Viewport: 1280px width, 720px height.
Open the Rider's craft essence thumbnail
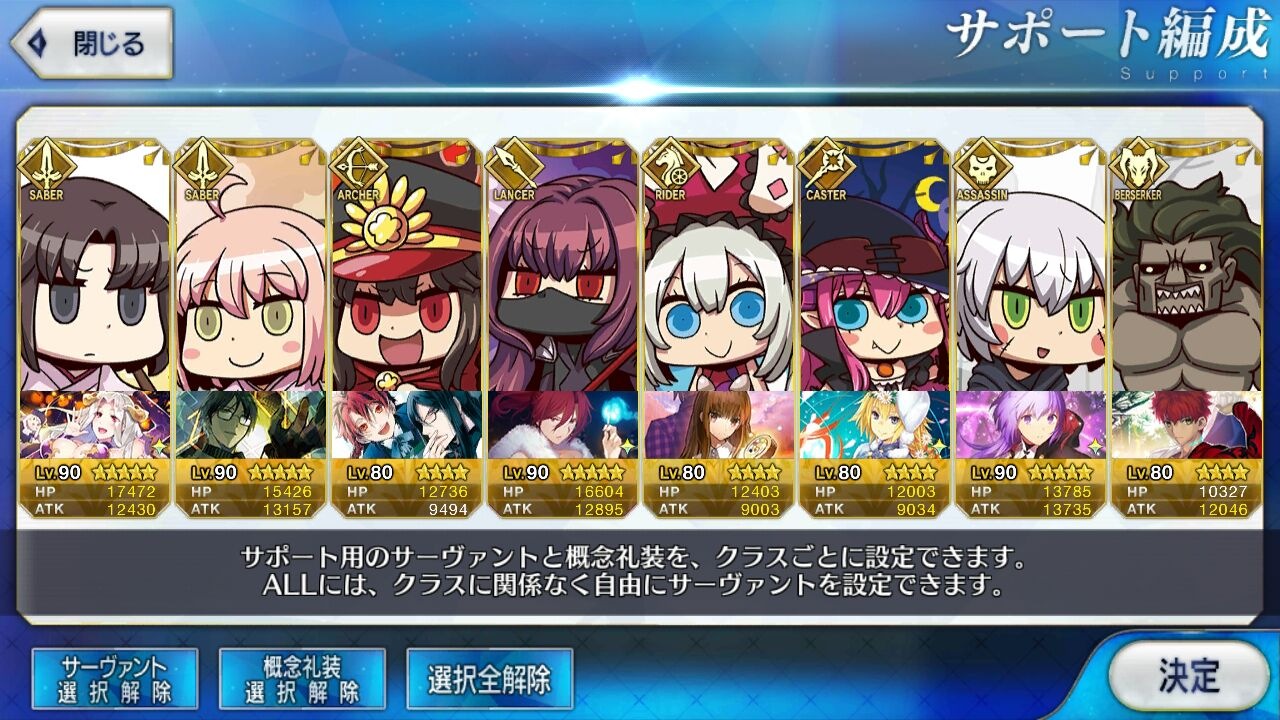[x=718, y=425]
